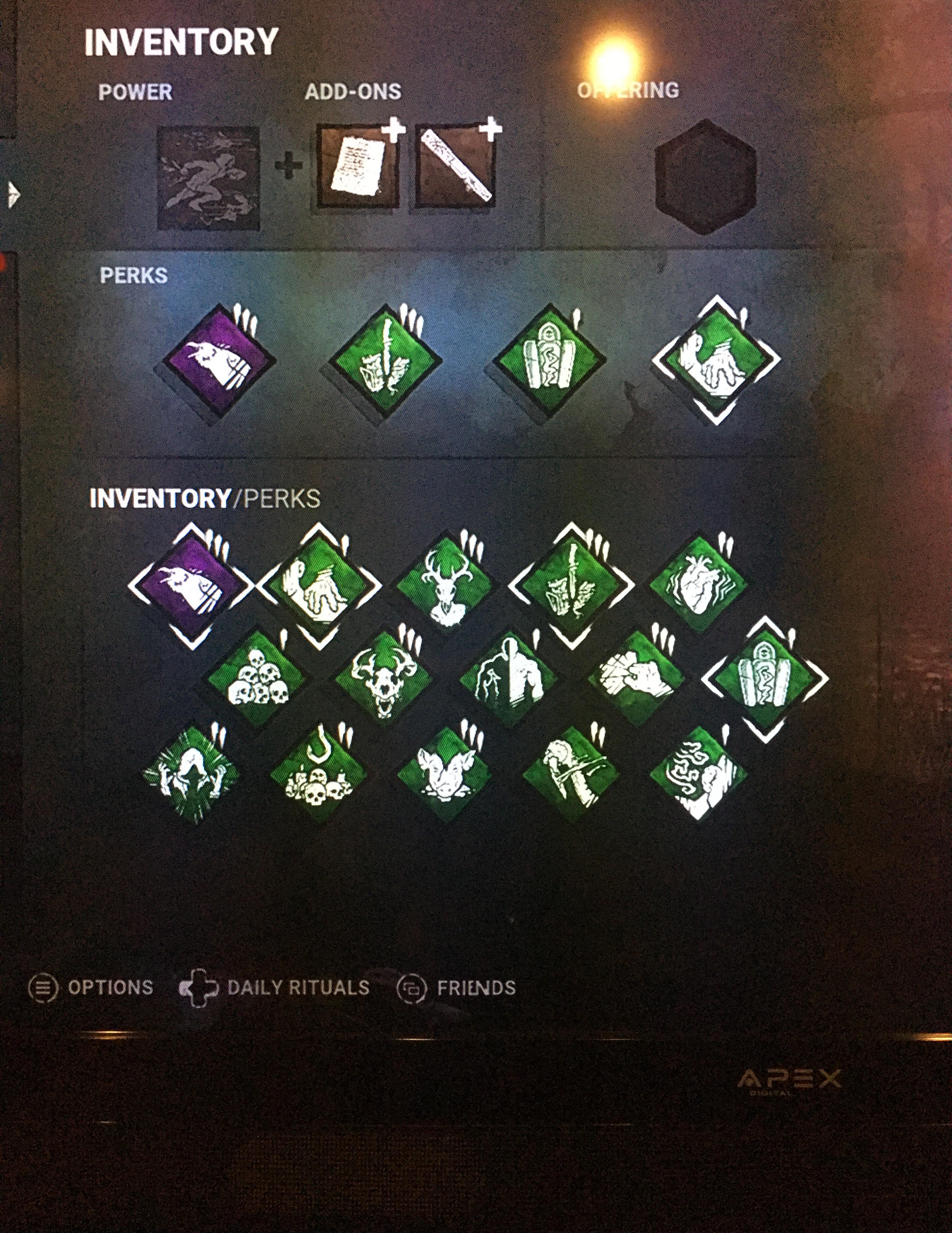Select the glowing body perk in middle row
952x1233 pixels.
click(x=511, y=680)
